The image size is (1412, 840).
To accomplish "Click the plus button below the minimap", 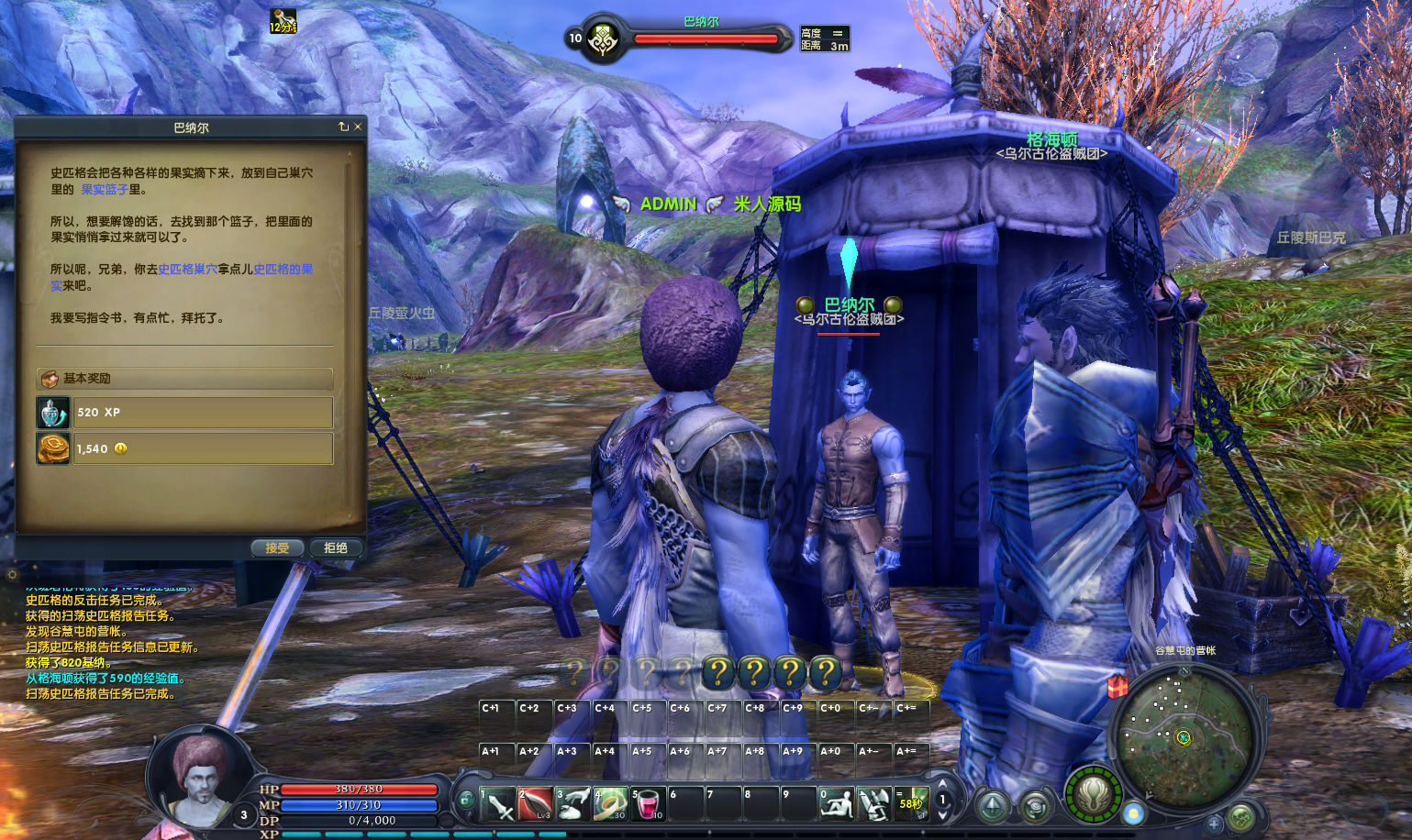I will (1214, 823).
